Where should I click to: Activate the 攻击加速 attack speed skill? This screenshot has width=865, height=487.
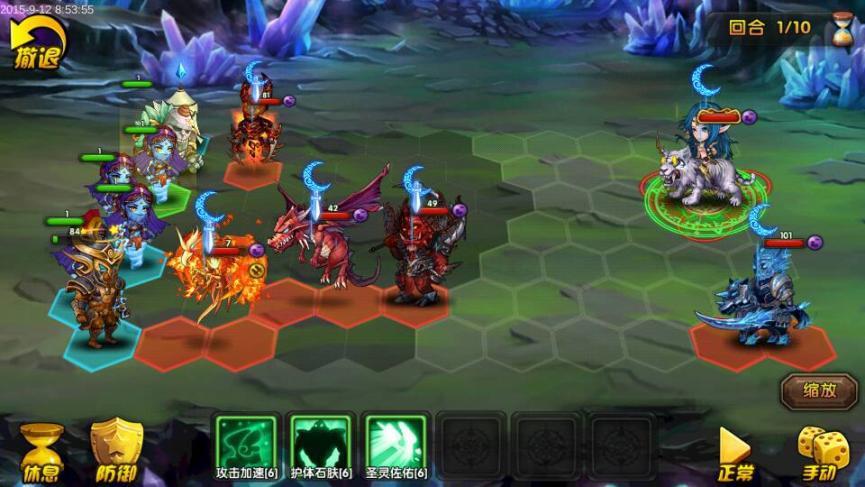coord(246,439)
